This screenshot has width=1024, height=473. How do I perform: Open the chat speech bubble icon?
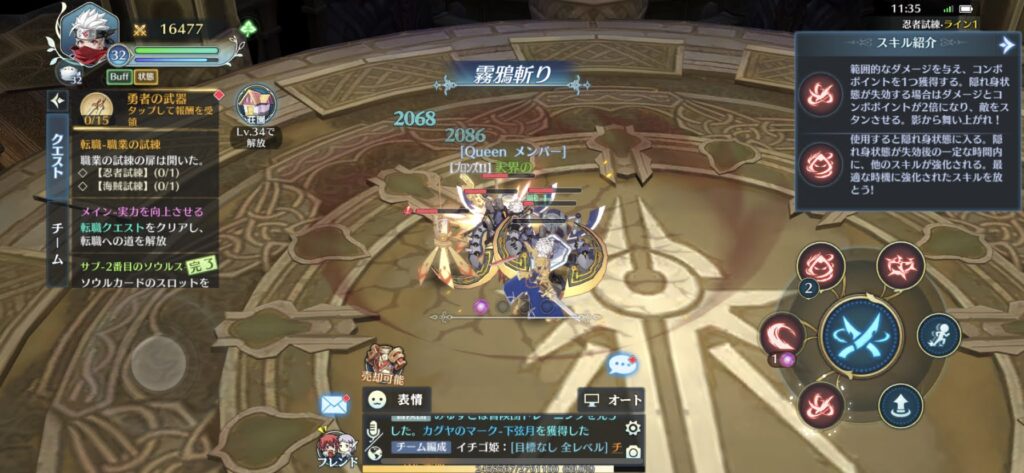tap(621, 365)
